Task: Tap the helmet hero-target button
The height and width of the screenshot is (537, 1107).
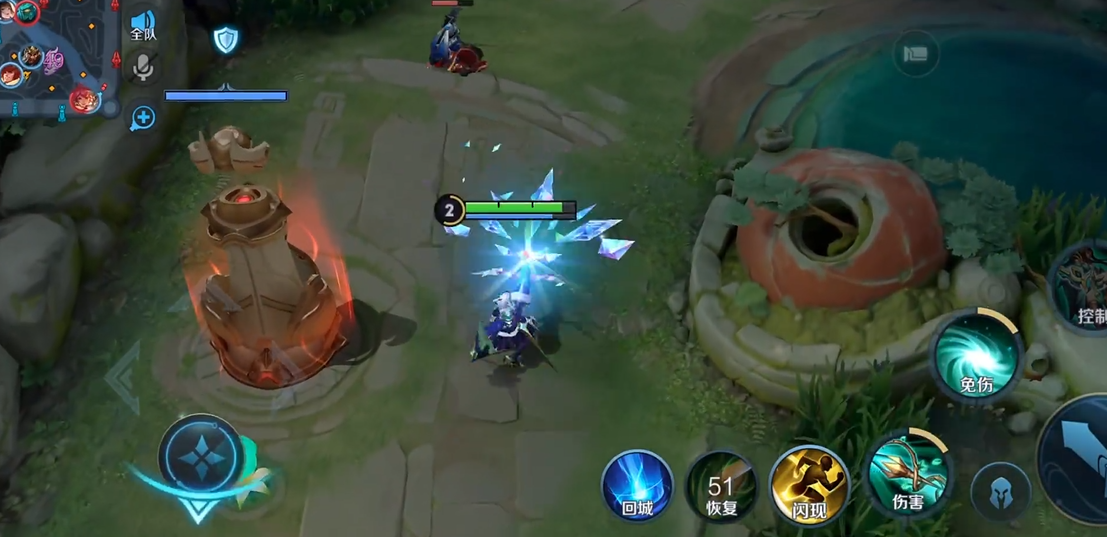Action: pyautogui.click(x=1000, y=493)
